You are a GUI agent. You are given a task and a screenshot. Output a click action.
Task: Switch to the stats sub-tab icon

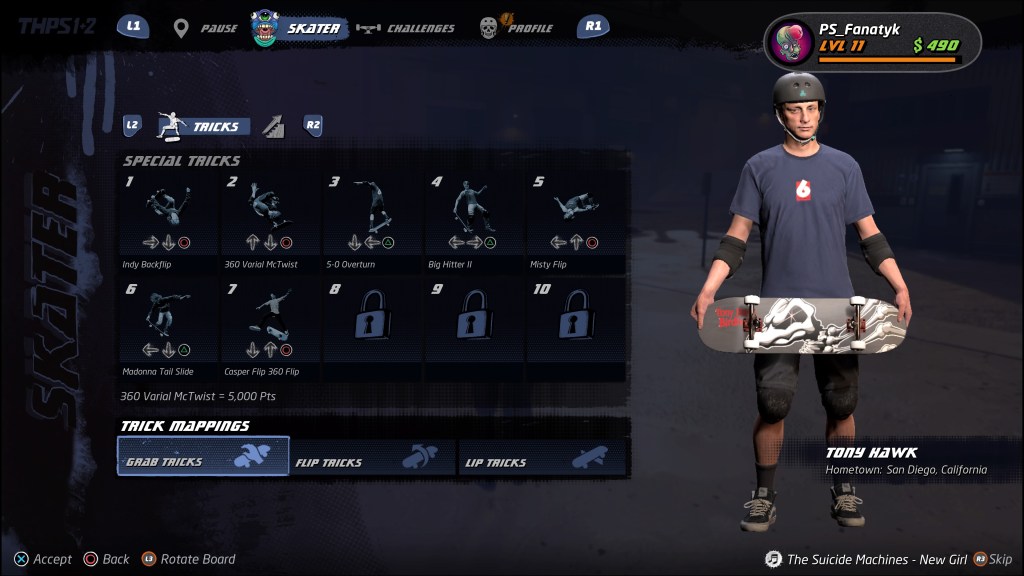click(274, 126)
